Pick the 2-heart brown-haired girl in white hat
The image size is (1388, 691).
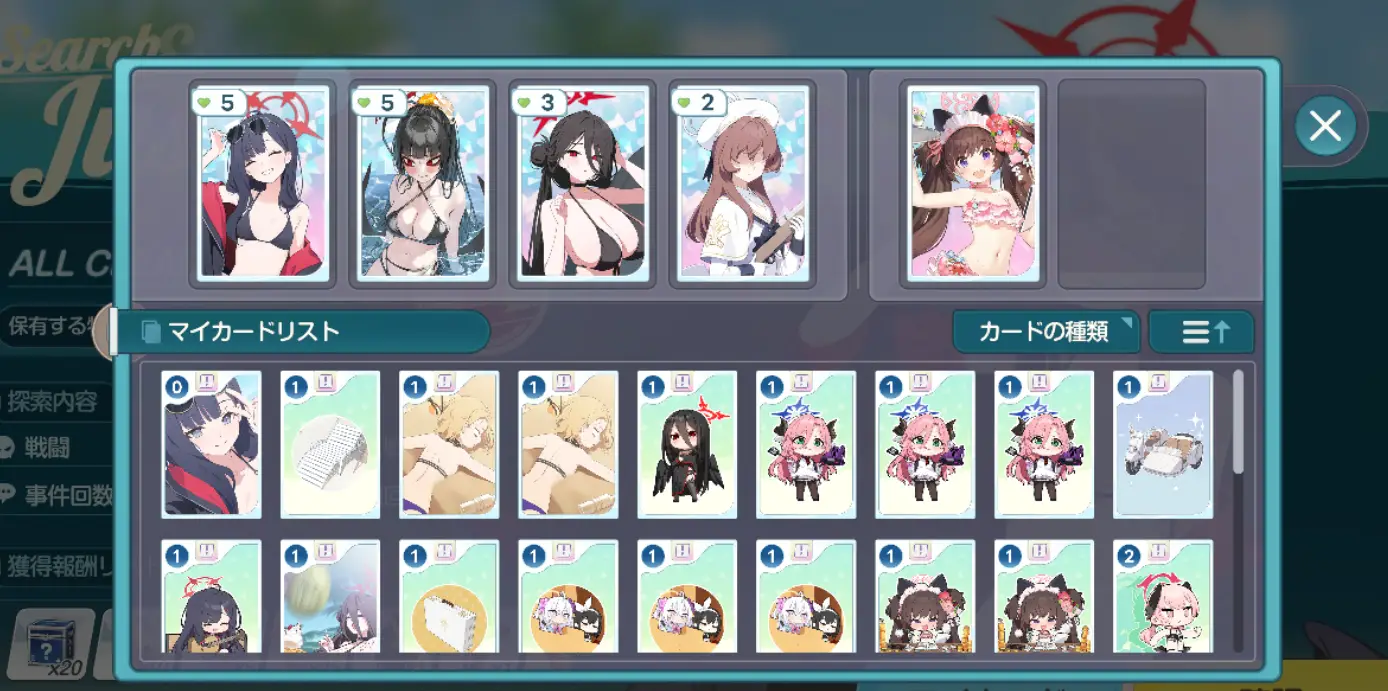(x=742, y=183)
